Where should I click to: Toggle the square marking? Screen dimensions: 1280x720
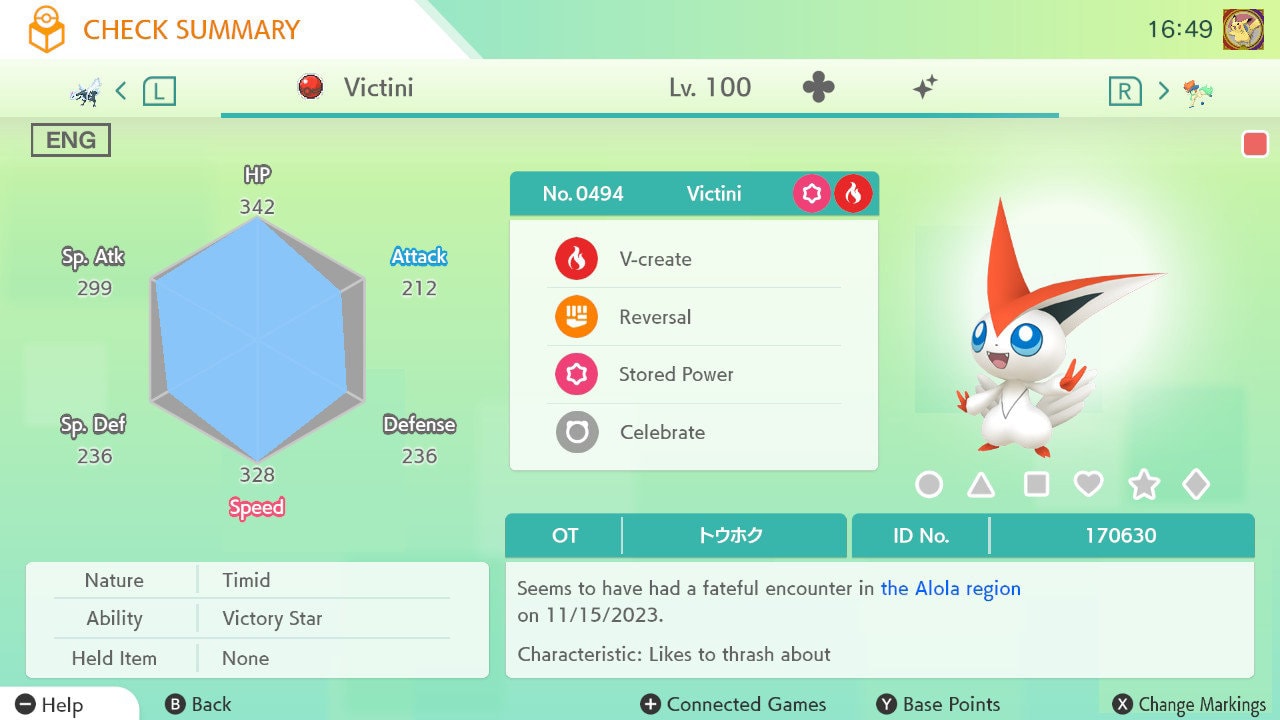point(1036,485)
